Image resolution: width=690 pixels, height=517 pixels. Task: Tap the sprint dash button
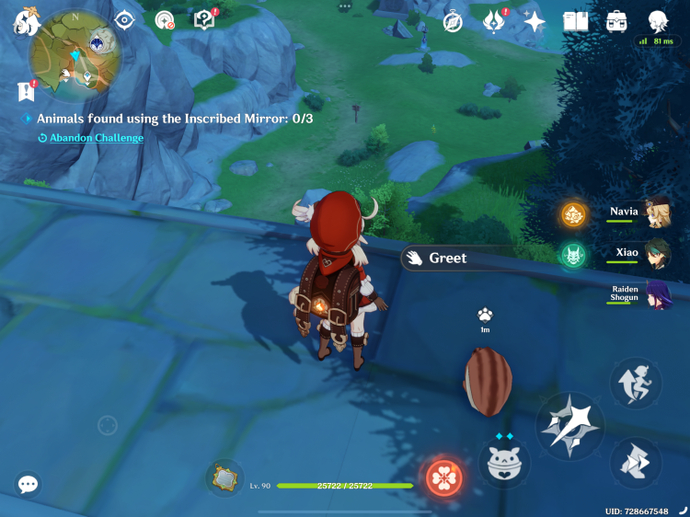(635, 463)
